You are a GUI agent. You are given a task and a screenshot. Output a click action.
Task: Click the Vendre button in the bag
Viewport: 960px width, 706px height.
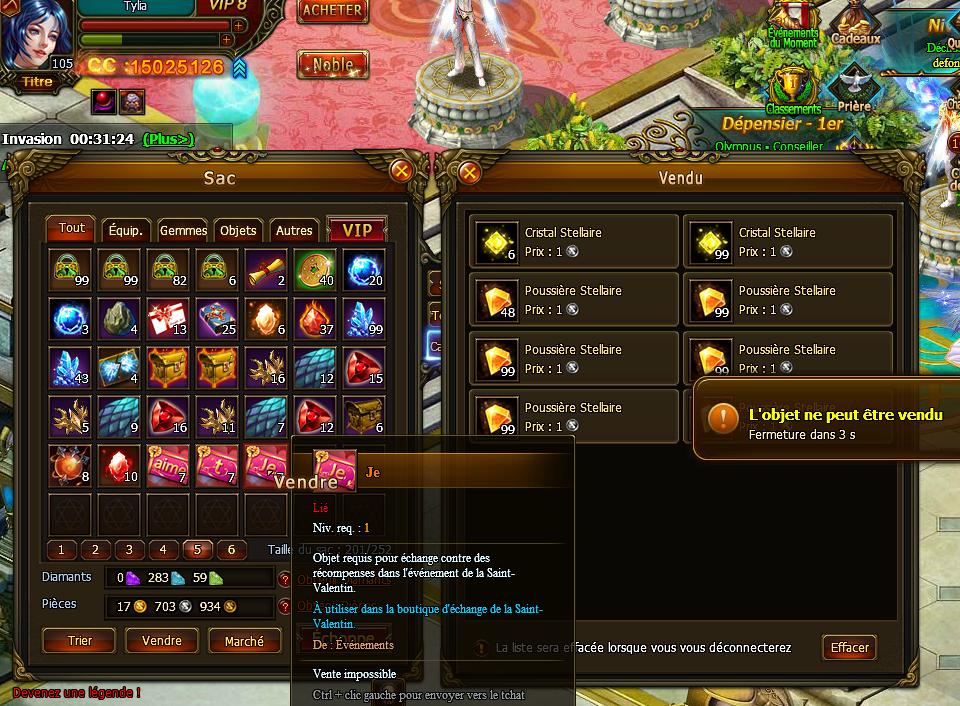click(162, 641)
